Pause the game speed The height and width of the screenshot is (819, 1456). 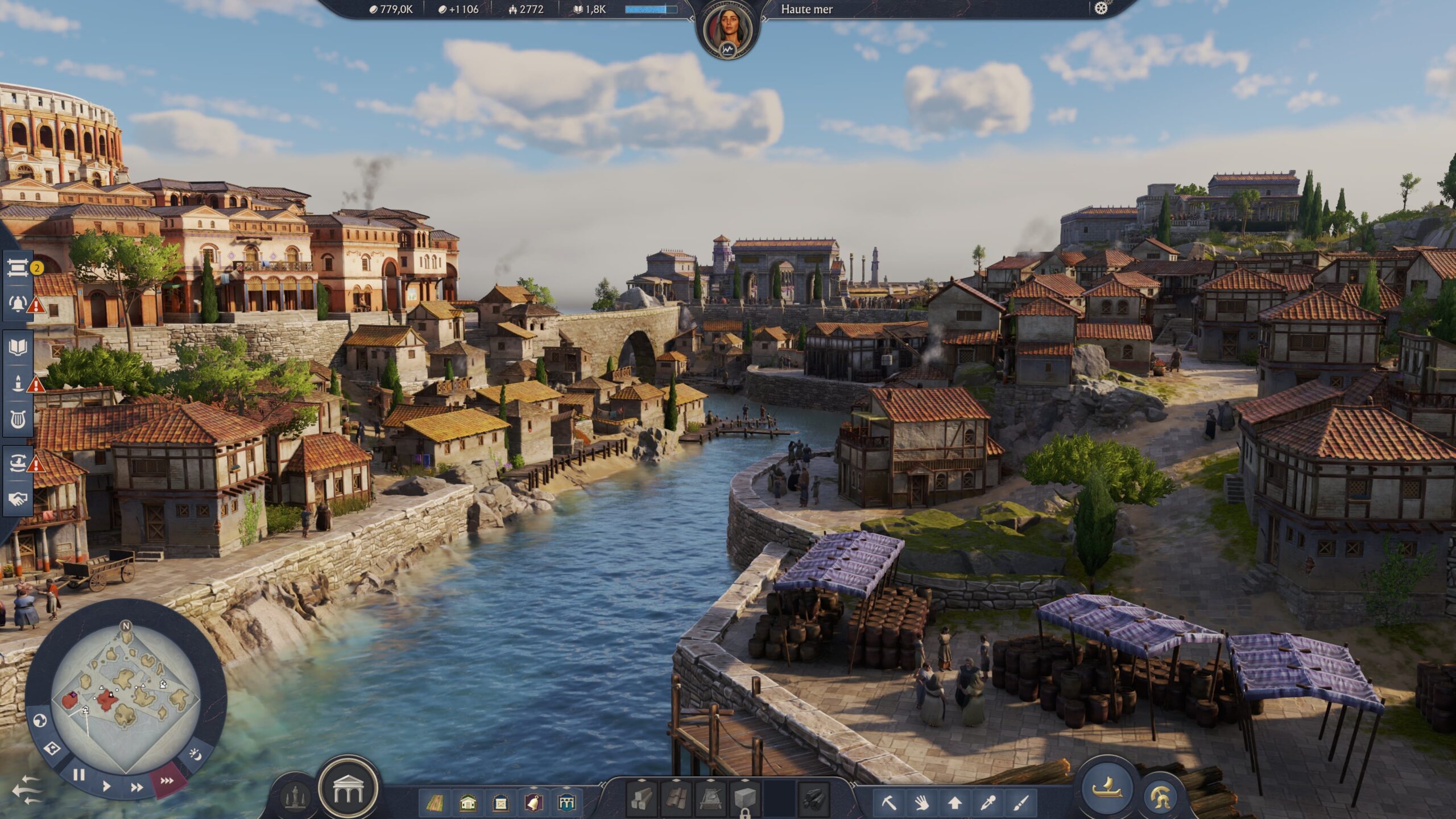79,775
